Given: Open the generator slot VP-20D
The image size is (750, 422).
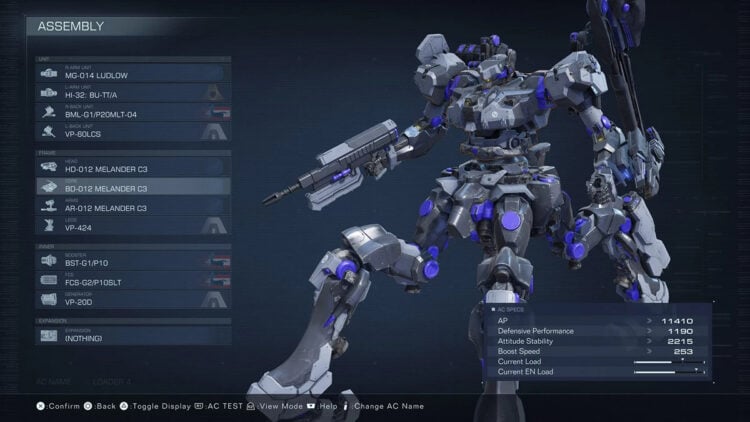Looking at the screenshot, I should click(130, 299).
